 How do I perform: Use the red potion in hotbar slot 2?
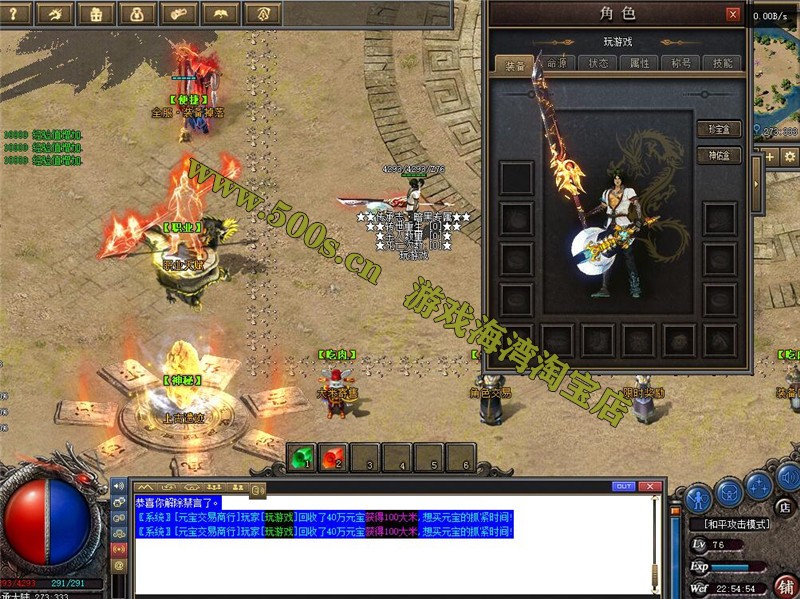334,458
